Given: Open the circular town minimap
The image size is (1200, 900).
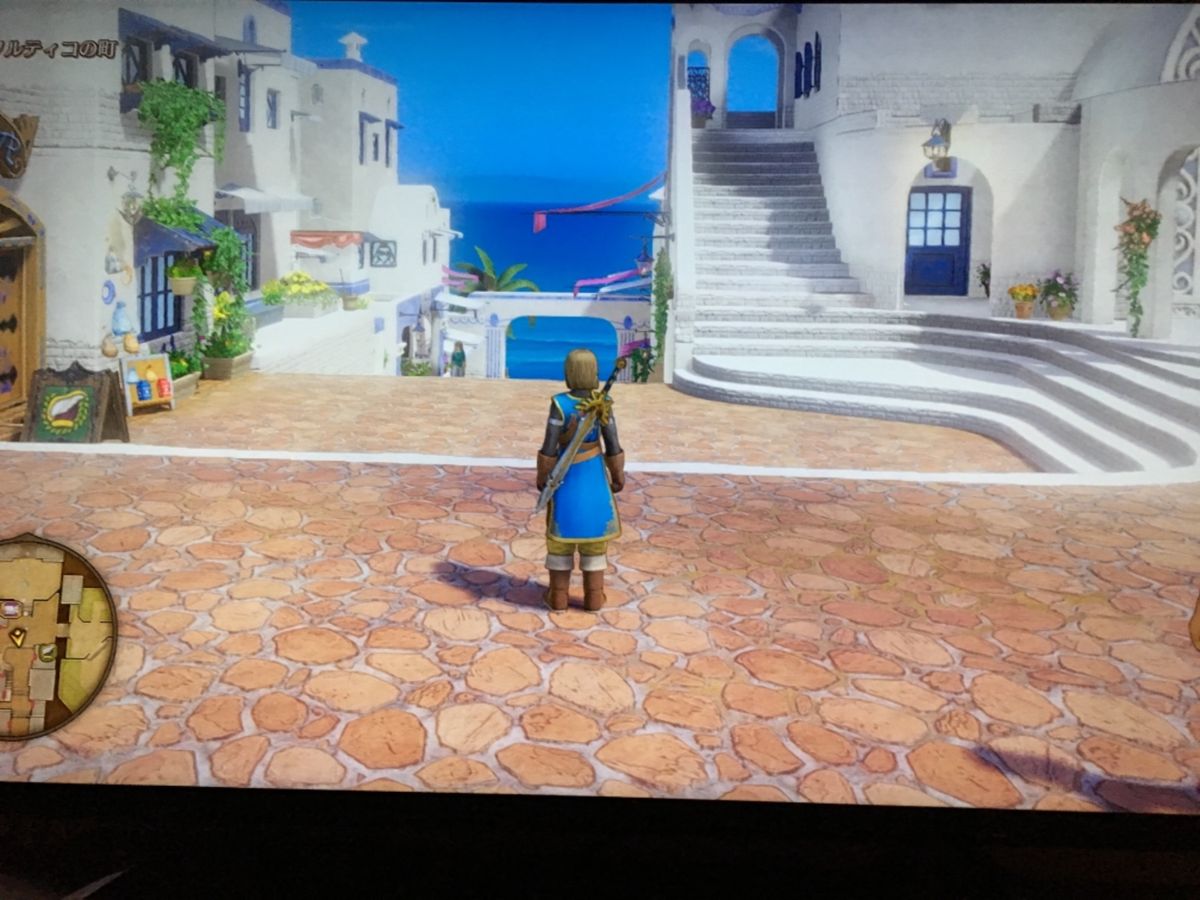Looking at the screenshot, I should click(52, 637).
